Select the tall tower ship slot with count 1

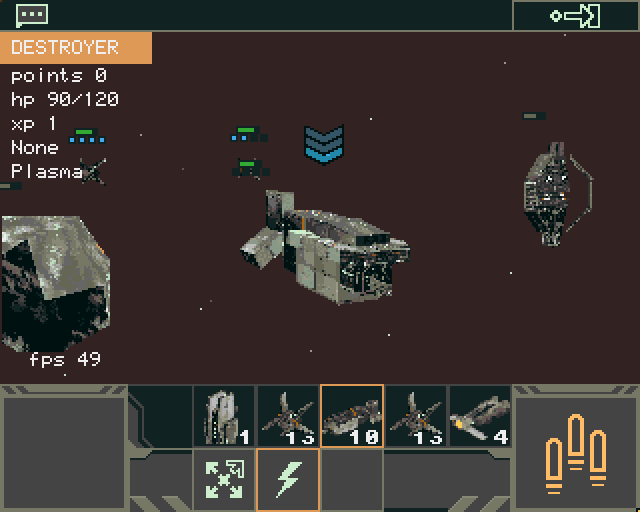click(224, 416)
